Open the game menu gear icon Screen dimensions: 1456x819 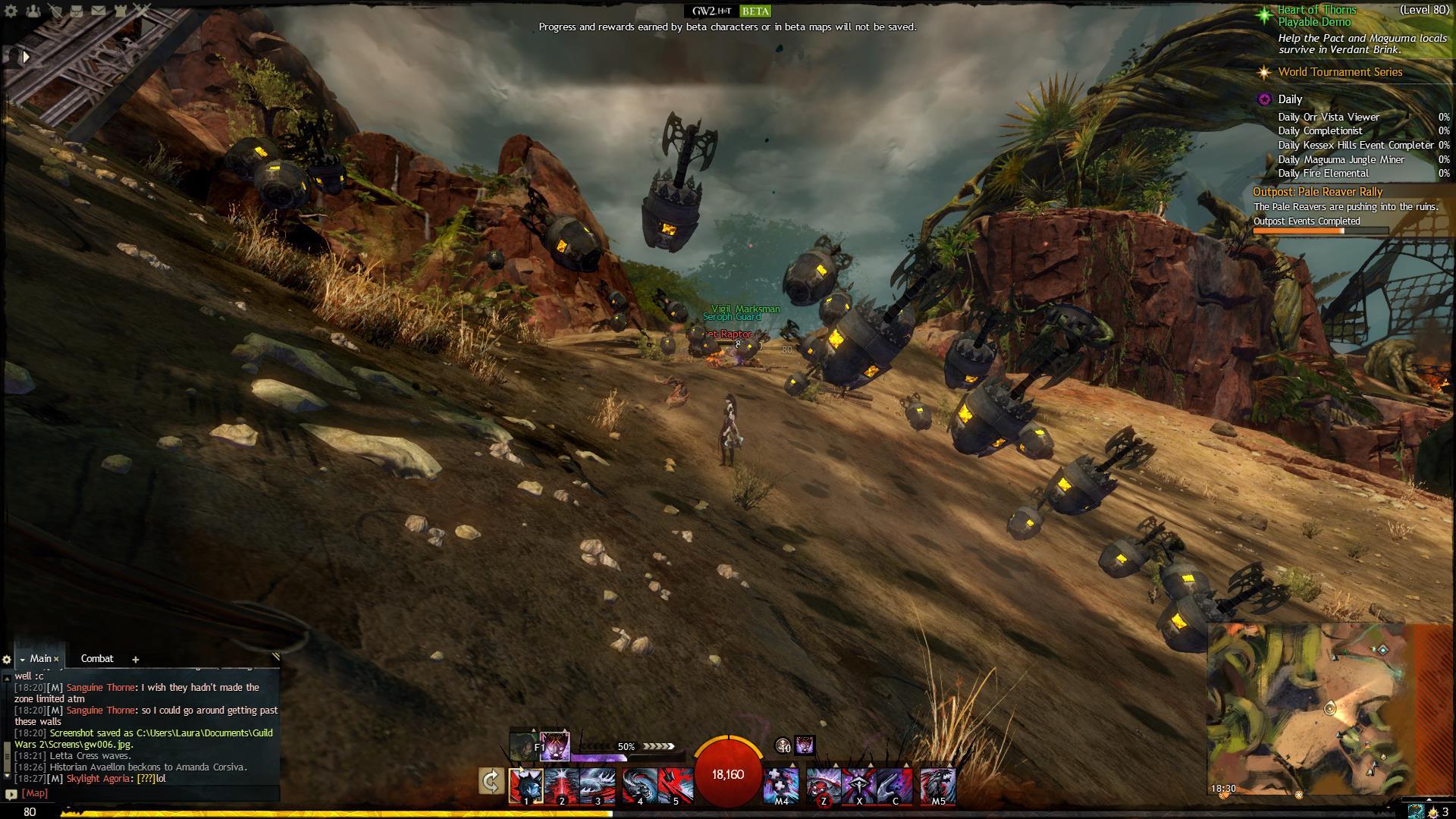coord(11,11)
